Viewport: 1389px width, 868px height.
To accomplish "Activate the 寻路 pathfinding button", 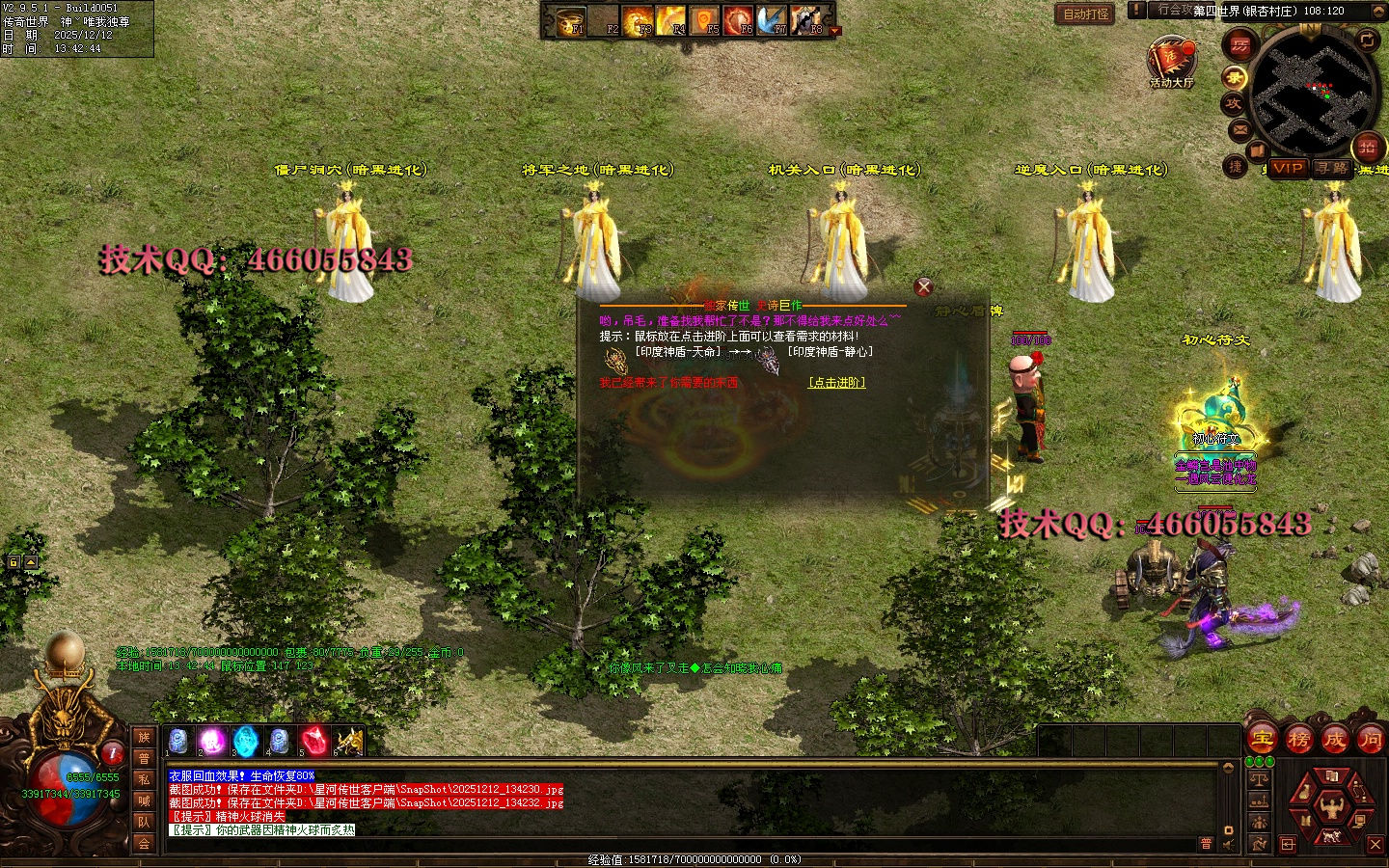I will (x=1332, y=168).
